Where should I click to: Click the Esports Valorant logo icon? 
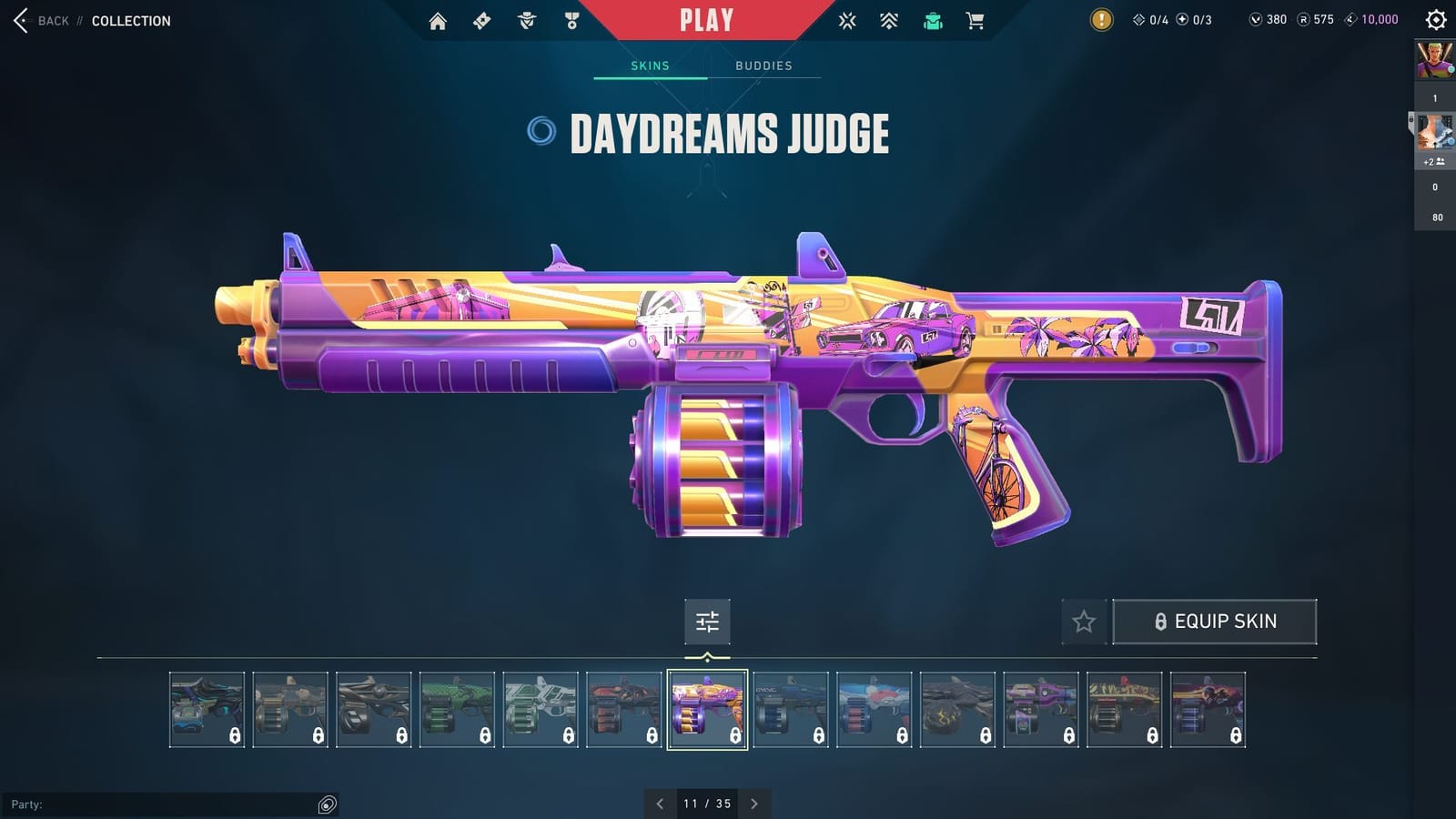(x=847, y=20)
